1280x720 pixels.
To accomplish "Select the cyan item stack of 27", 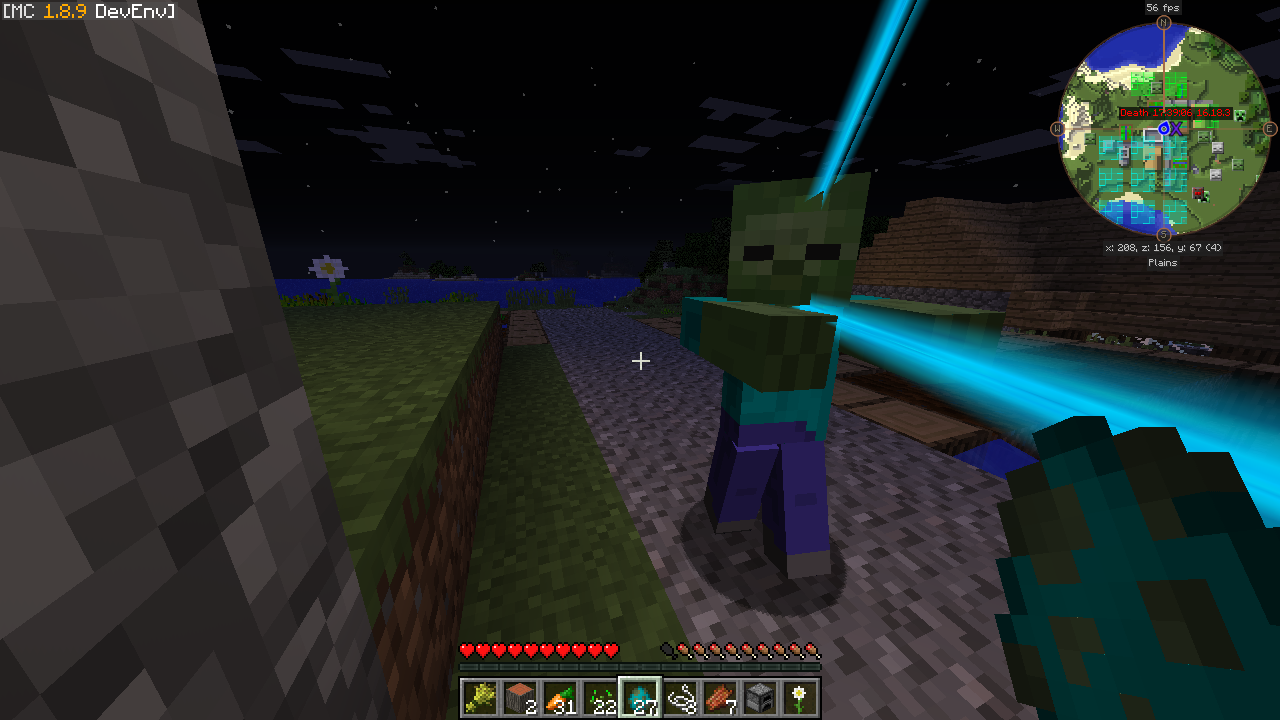I will pos(640,697).
